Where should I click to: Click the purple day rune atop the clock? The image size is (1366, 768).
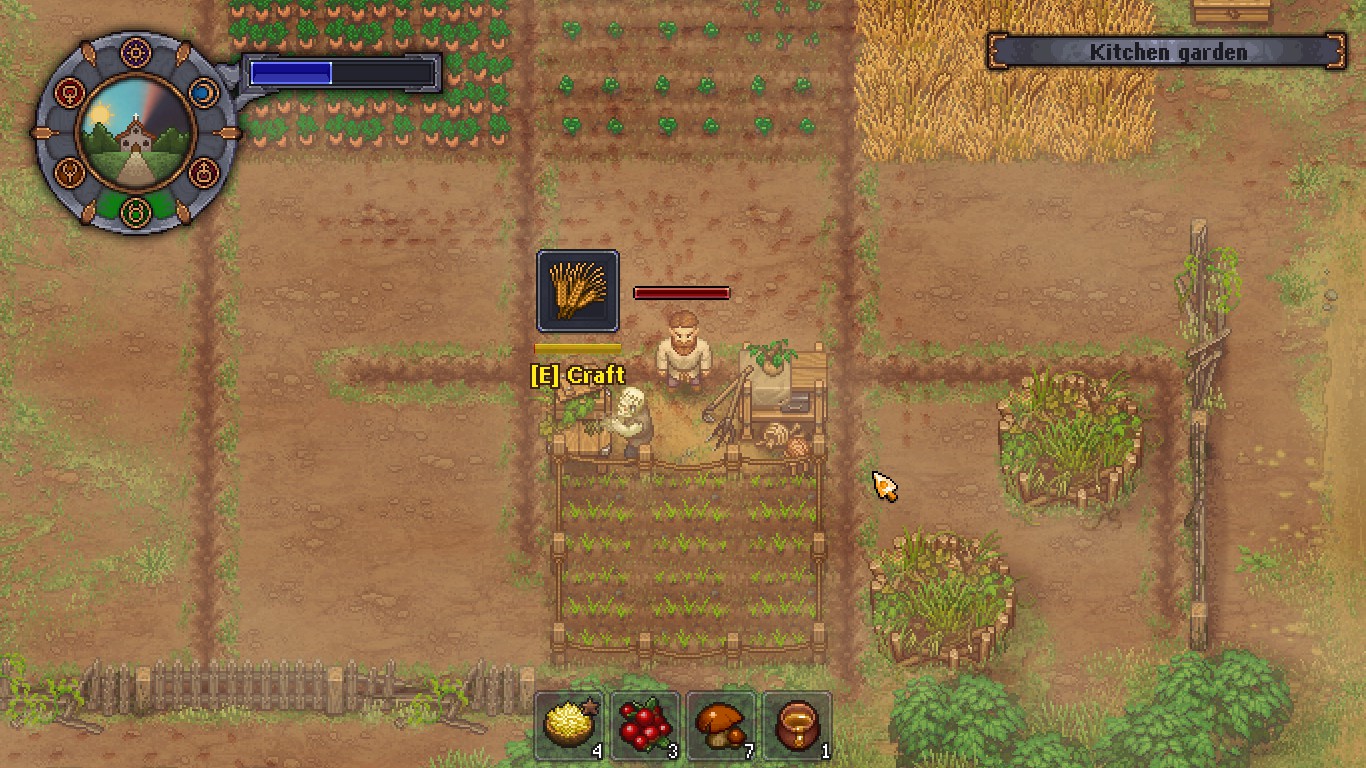pyautogui.click(x=136, y=52)
